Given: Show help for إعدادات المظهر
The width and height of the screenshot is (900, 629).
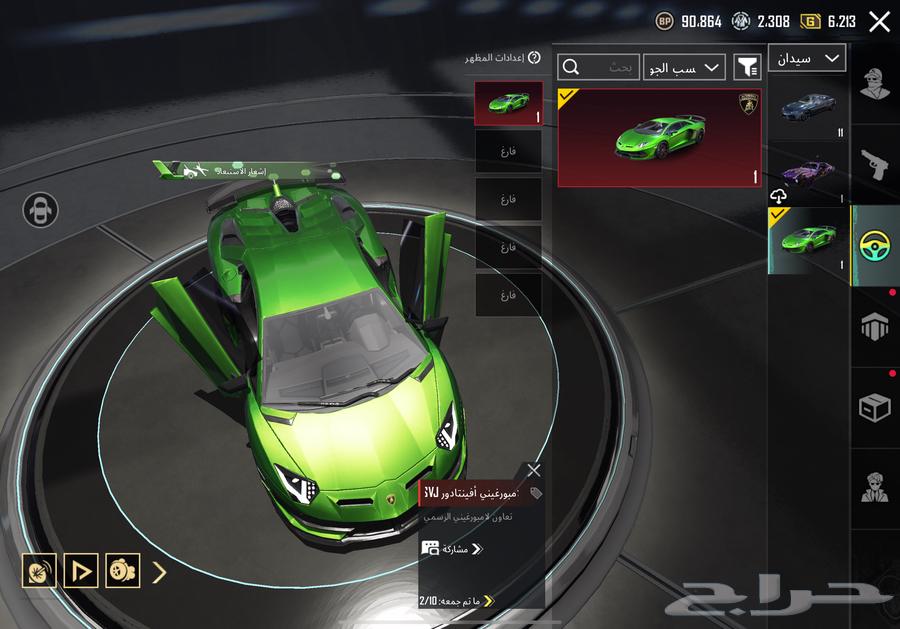Looking at the screenshot, I should pos(534,58).
